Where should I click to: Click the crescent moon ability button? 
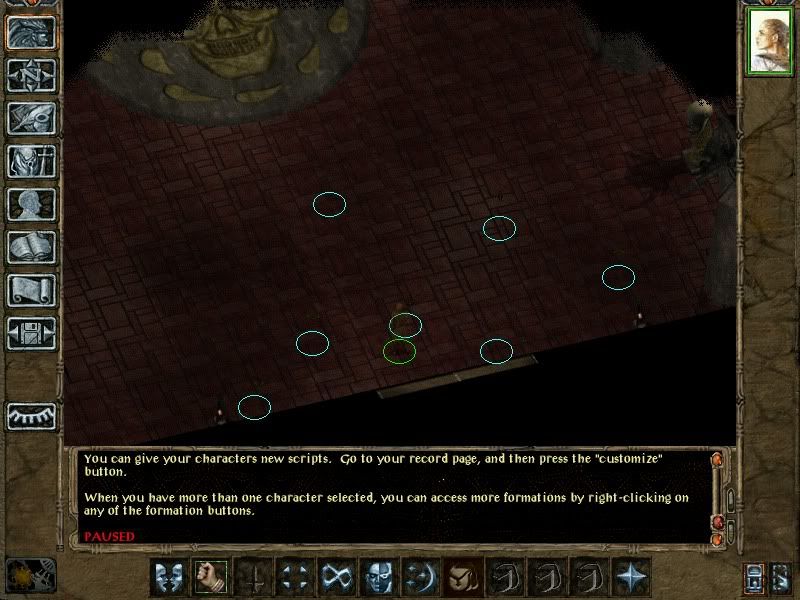[420, 576]
